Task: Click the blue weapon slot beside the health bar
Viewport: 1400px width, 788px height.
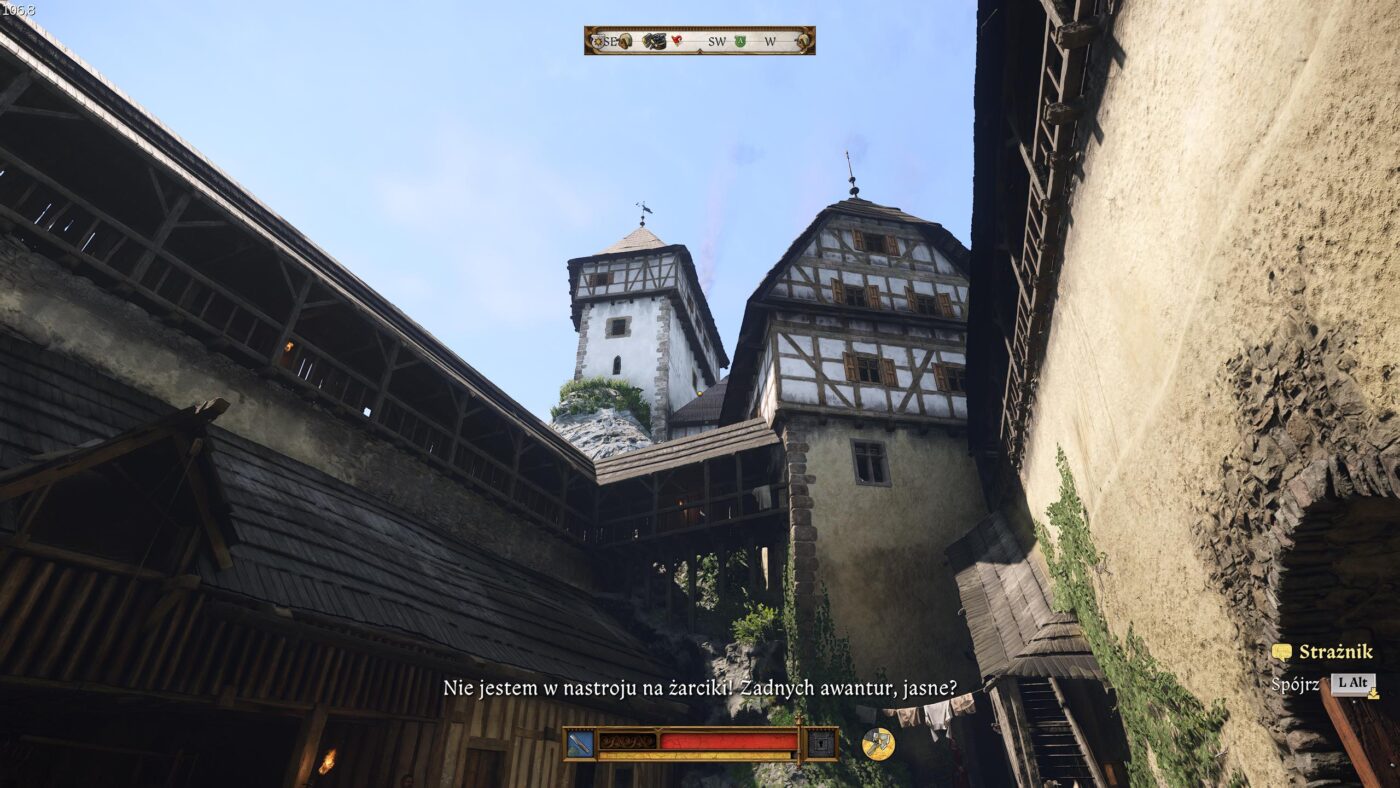Action: [x=580, y=743]
